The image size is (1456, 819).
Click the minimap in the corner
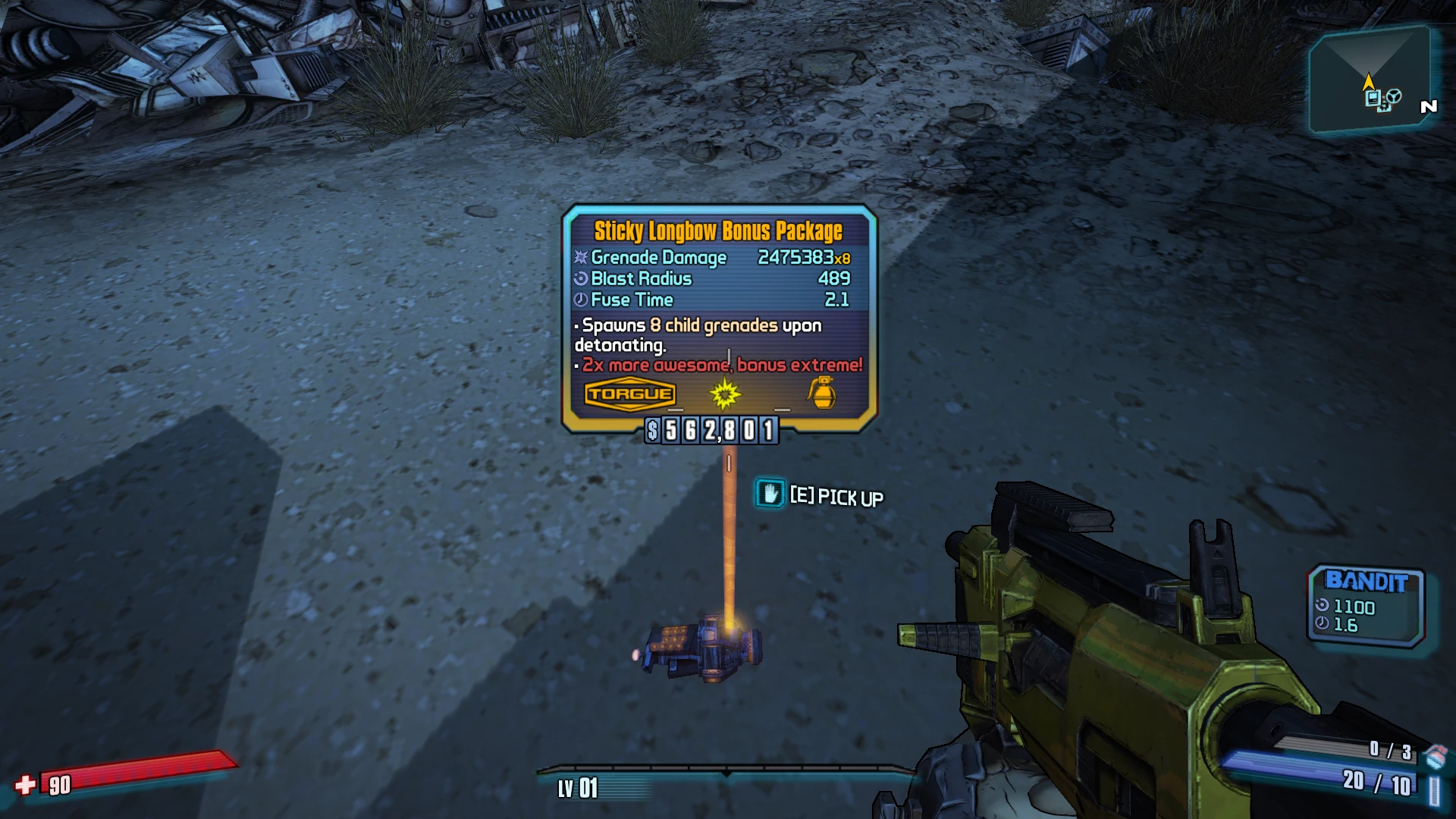tap(1370, 80)
